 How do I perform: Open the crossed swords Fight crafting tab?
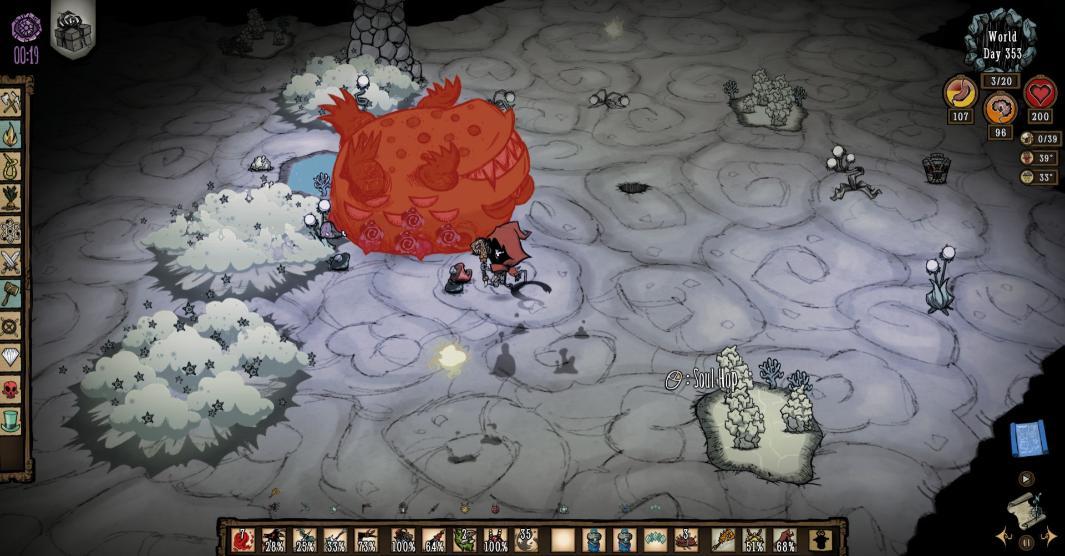coord(11,262)
